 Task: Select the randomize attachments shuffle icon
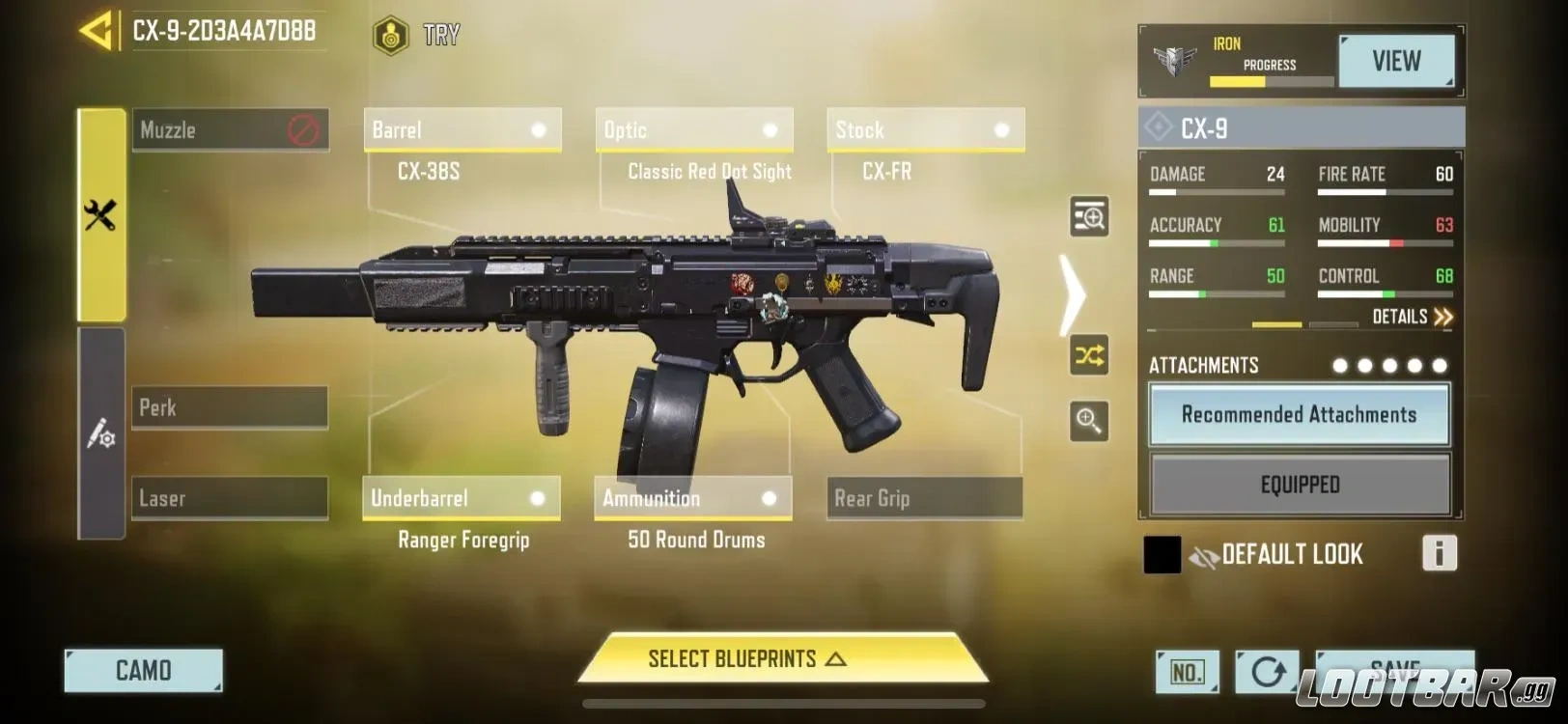tap(1089, 355)
